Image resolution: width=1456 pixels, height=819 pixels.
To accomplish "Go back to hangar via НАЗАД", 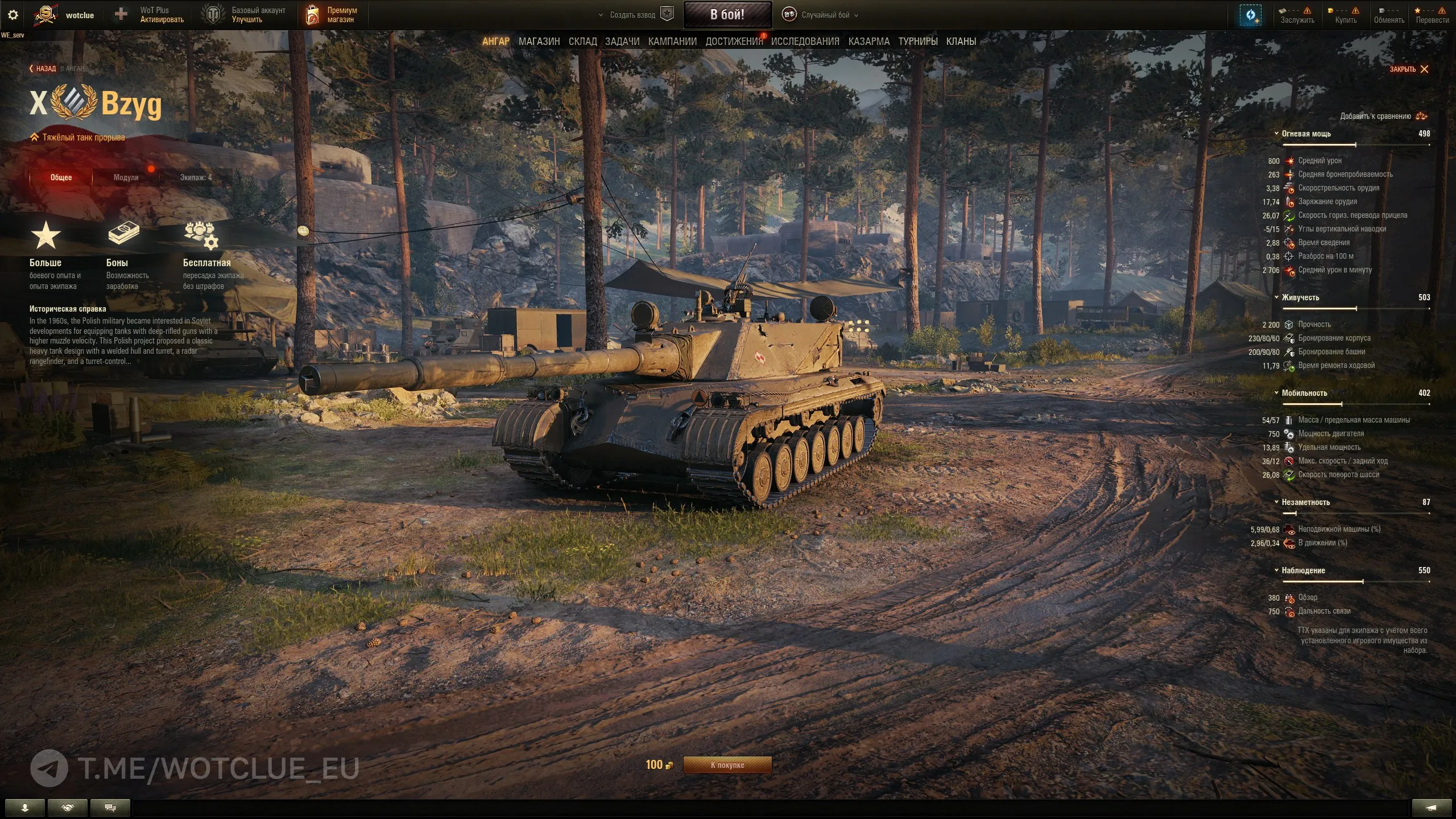I will 43,69.
